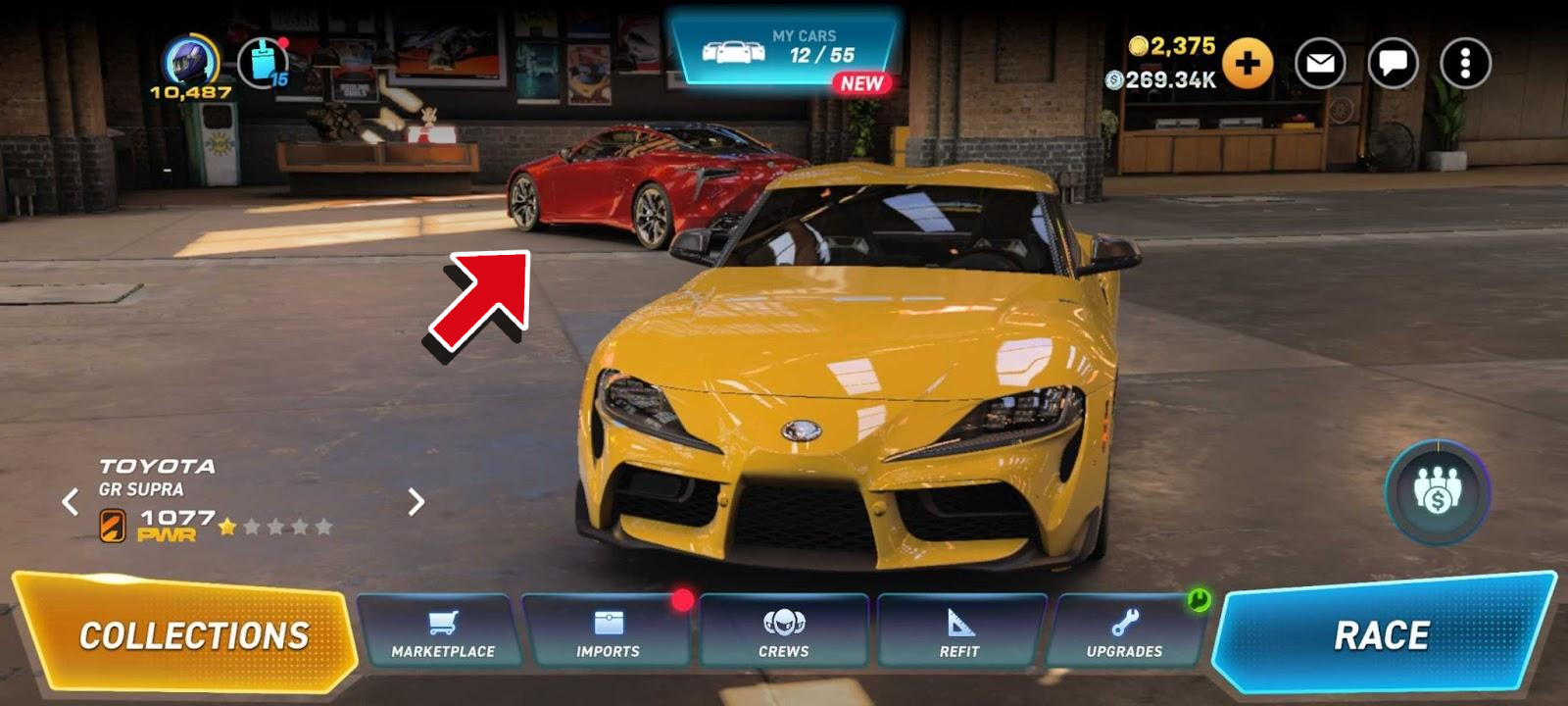Screen dimensions: 1568x706
Task: Tap the blue fuel canister icon
Action: 263,62
